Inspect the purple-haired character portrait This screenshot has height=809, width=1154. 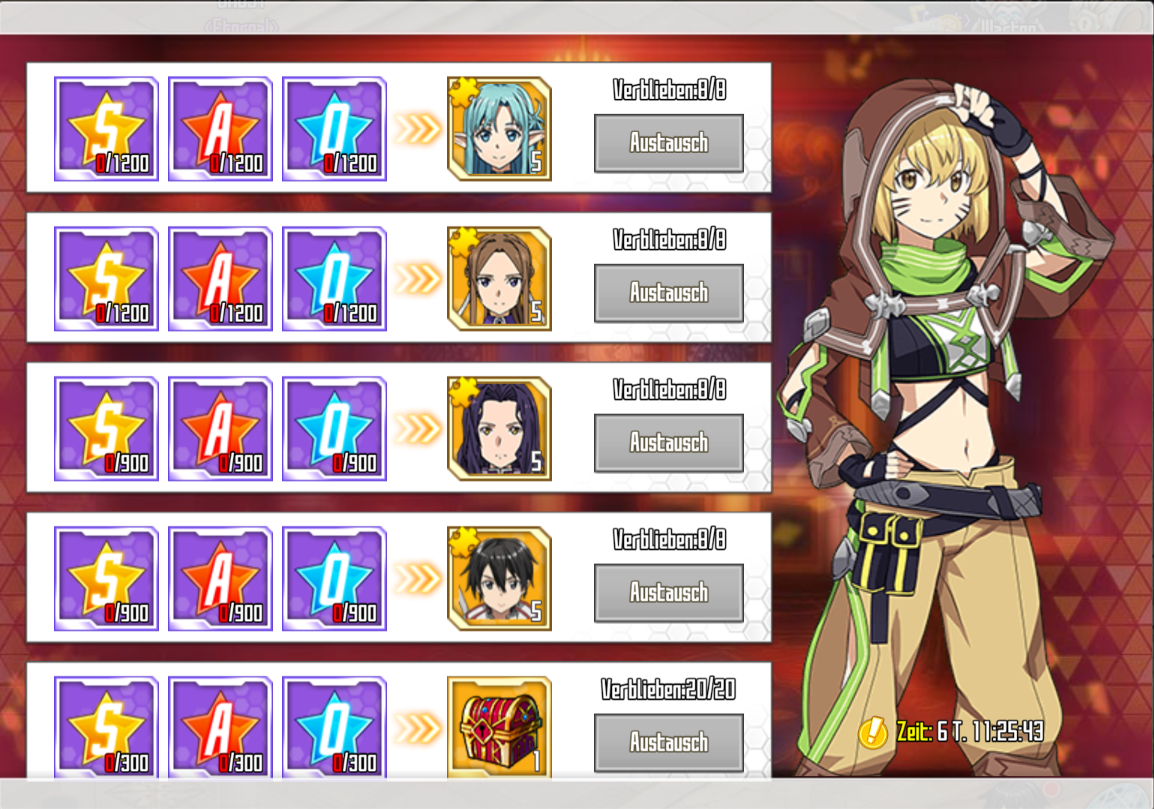pyautogui.click(x=499, y=429)
